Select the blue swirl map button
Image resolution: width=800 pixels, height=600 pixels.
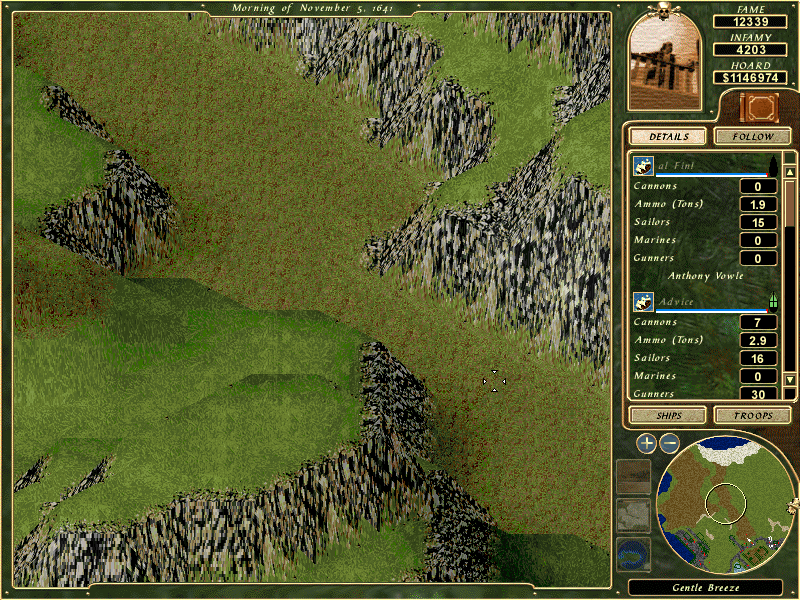(x=634, y=552)
